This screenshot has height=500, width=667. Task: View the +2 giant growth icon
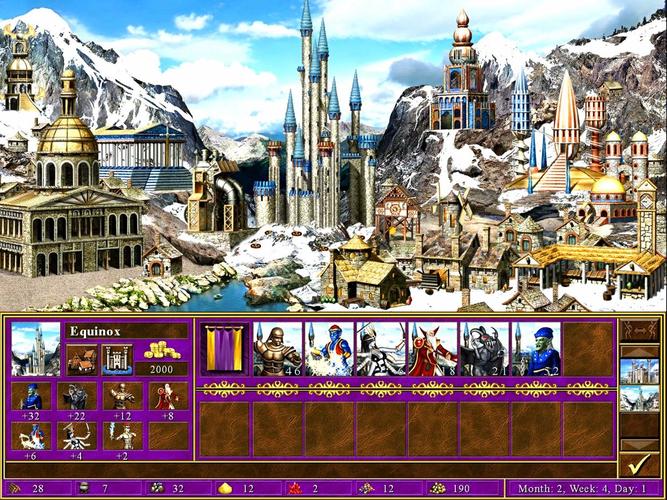pos(123,436)
